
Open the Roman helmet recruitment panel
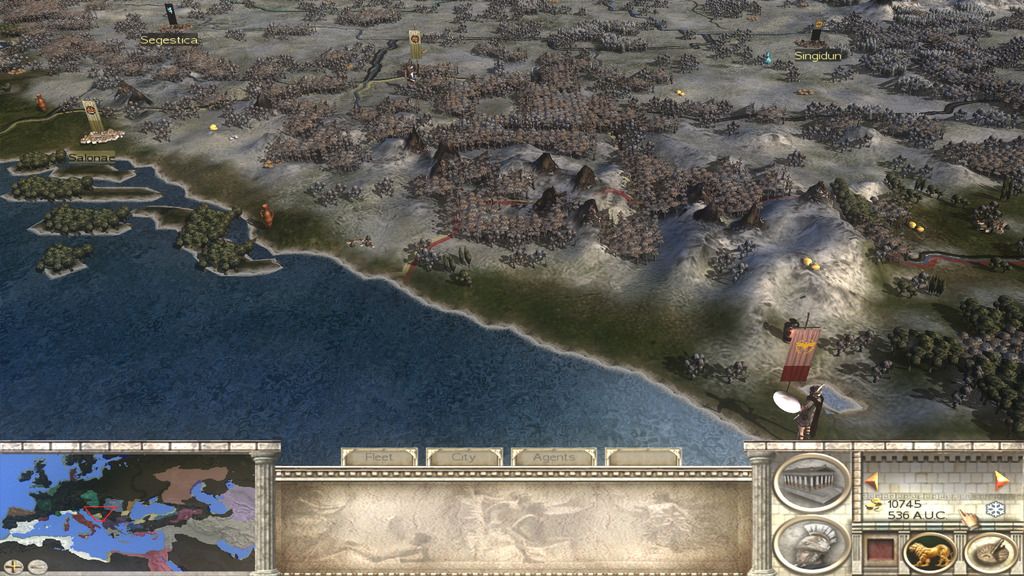pyautogui.click(x=811, y=543)
